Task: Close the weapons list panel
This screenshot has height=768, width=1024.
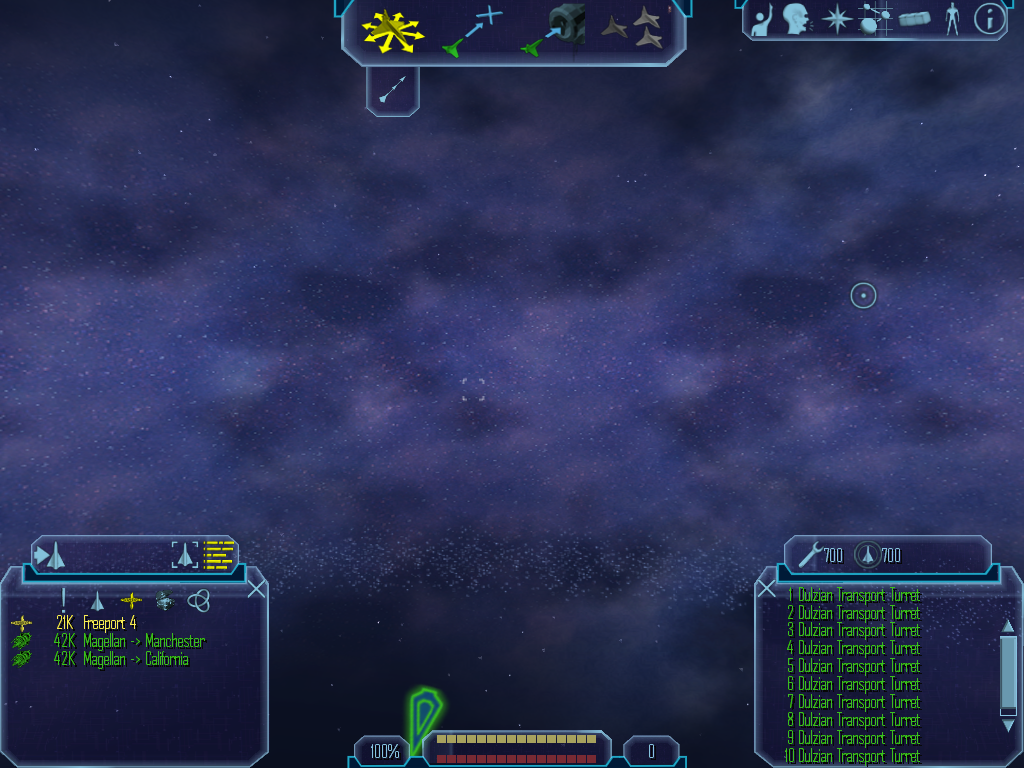Action: point(767,589)
